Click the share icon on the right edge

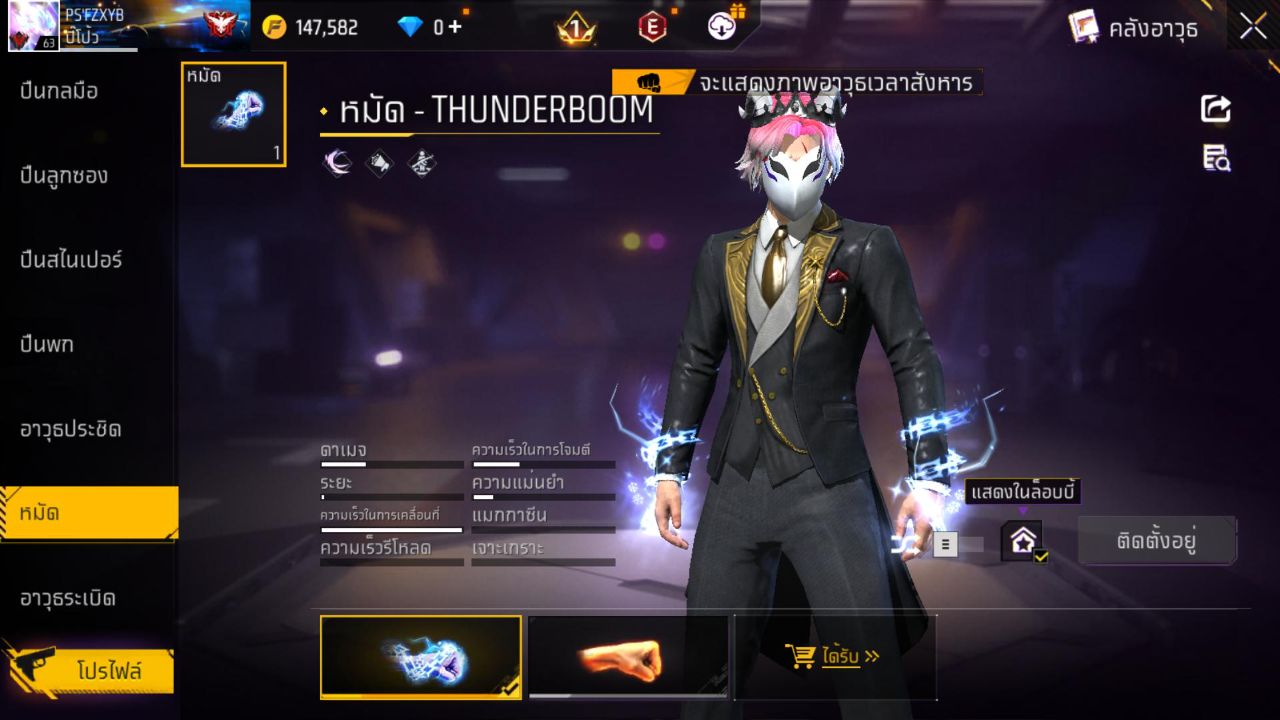tap(1214, 110)
